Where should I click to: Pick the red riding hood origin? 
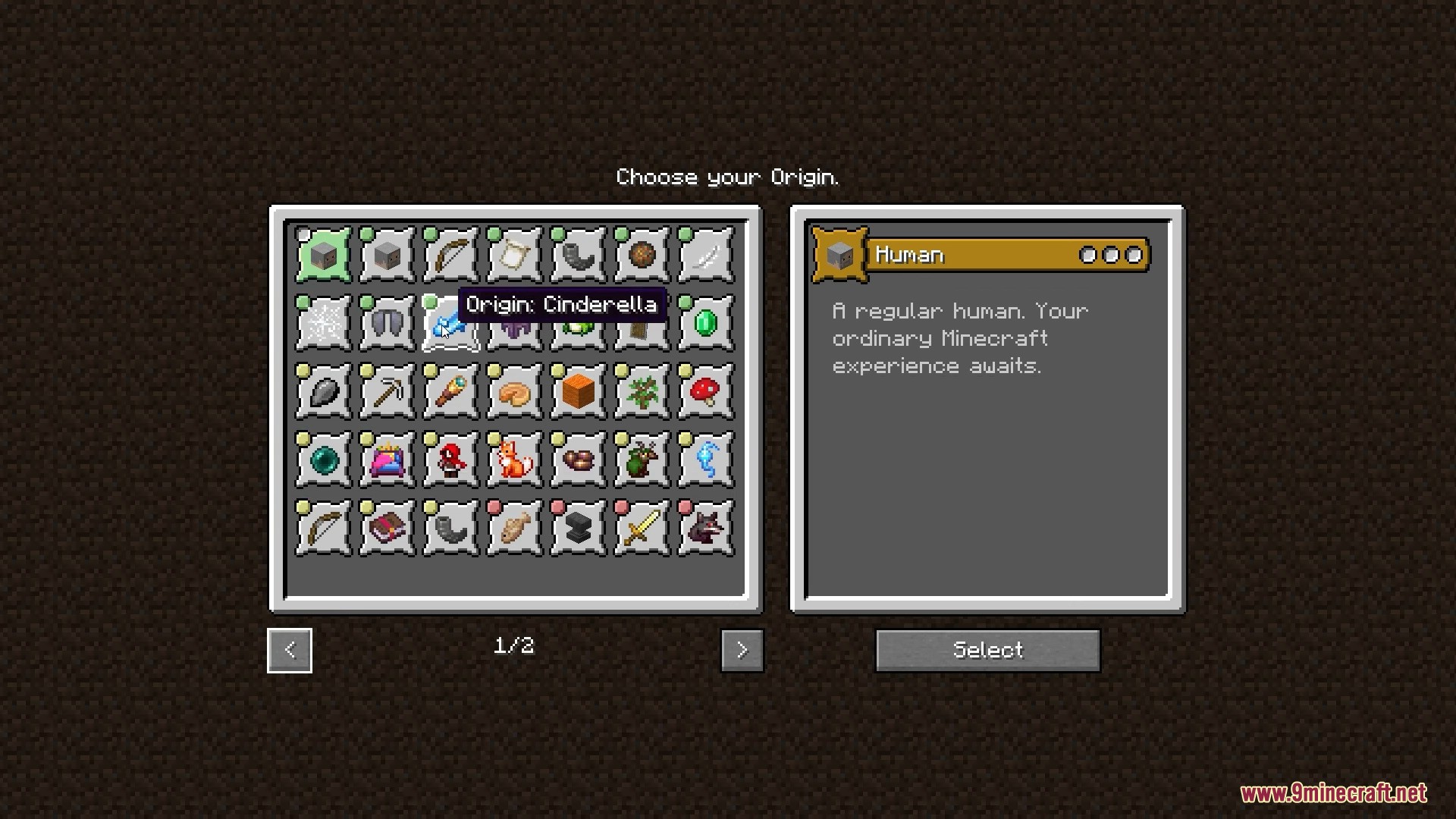pyautogui.click(x=450, y=460)
